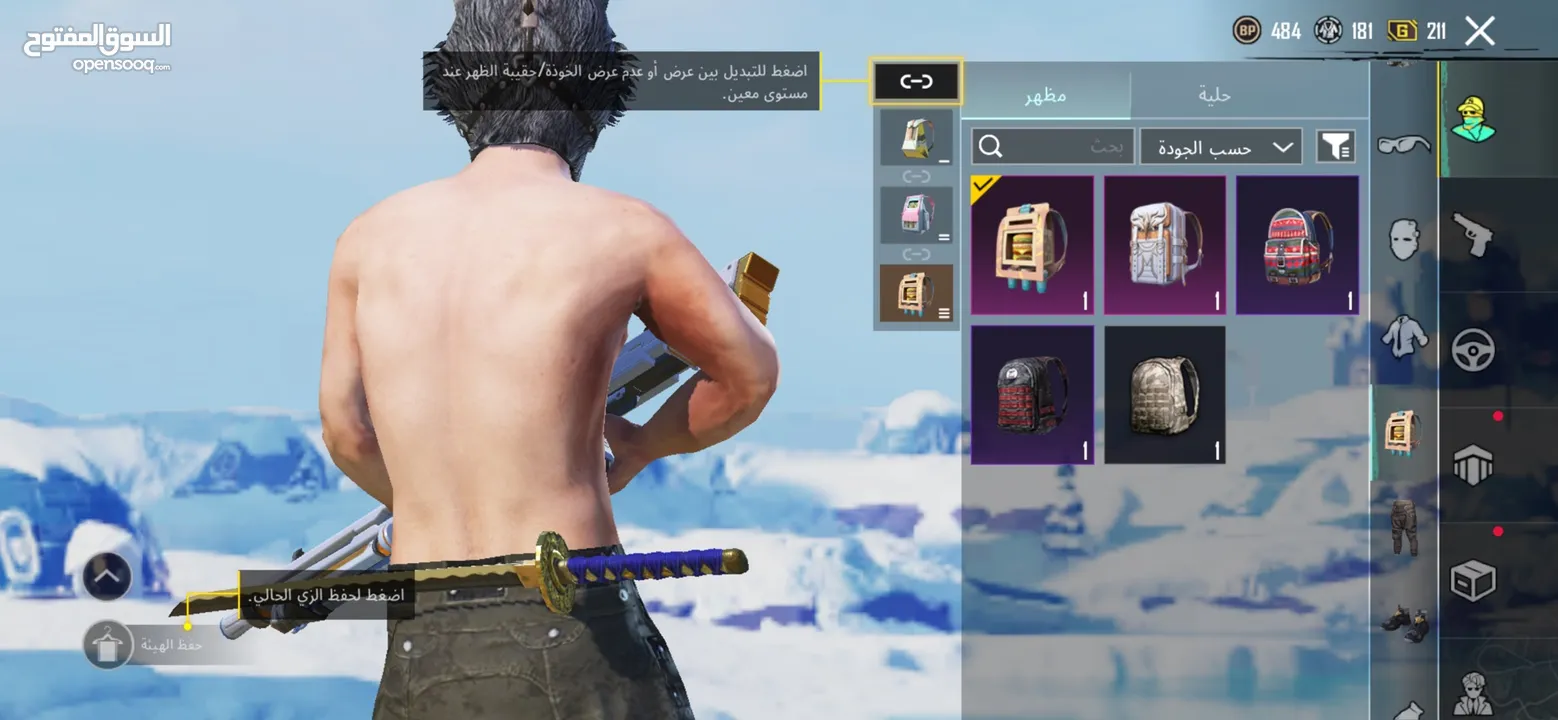Viewport: 1558px width, 720px height.
Task: Open the filter options with funnel button
Action: [1335, 146]
